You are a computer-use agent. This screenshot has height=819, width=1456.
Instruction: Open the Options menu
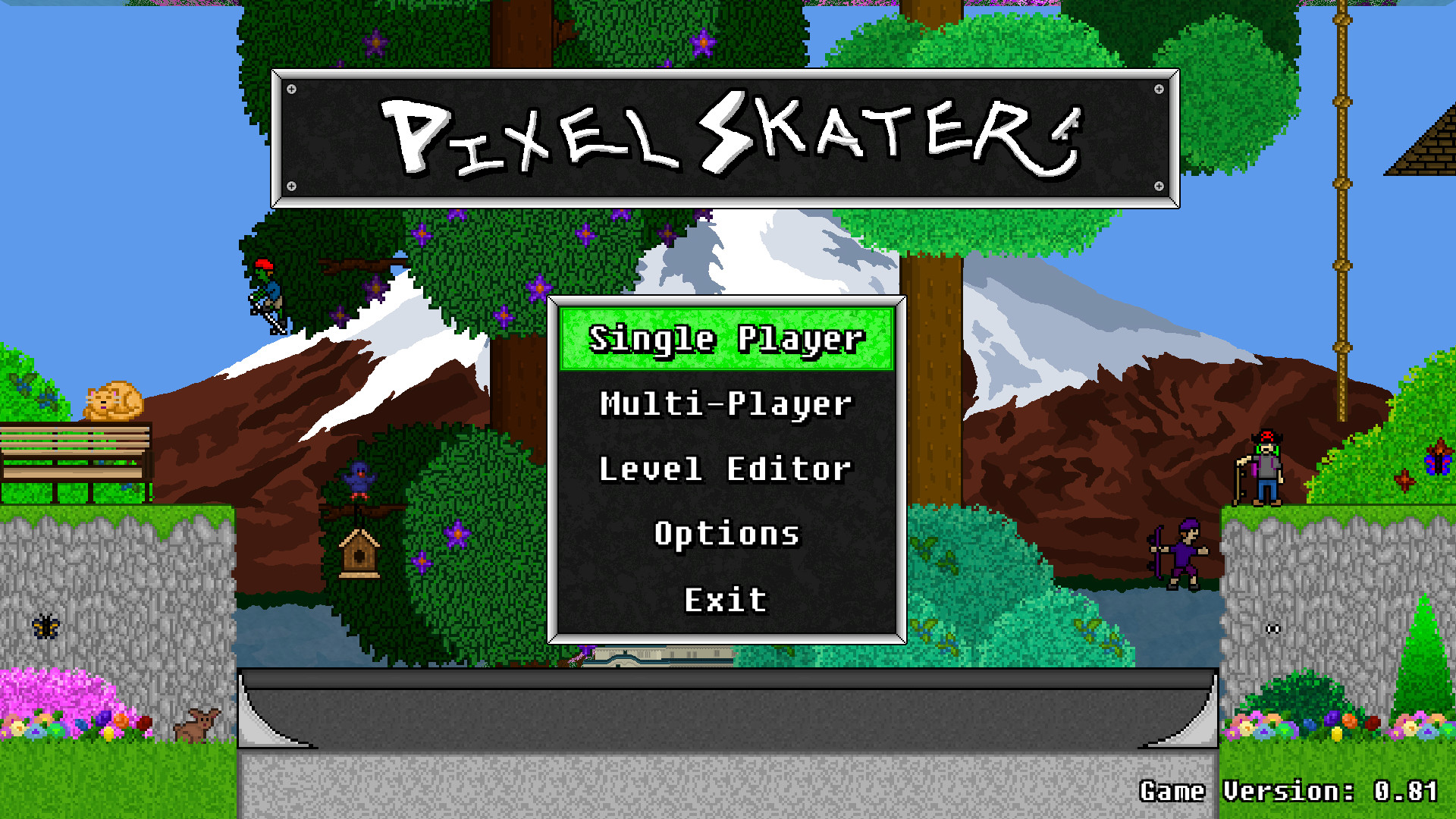pyautogui.click(x=726, y=534)
